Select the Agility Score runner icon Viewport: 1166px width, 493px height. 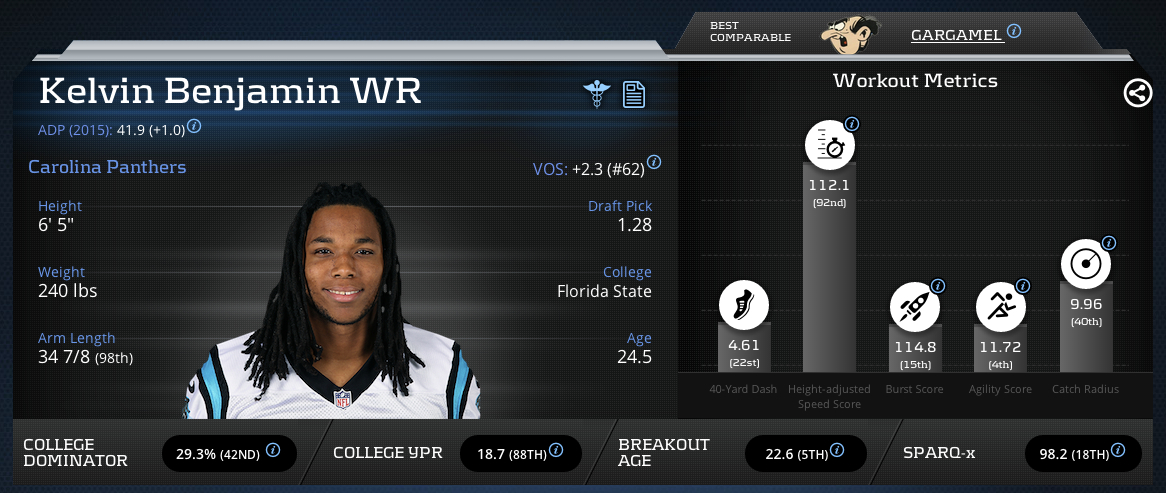click(1001, 306)
